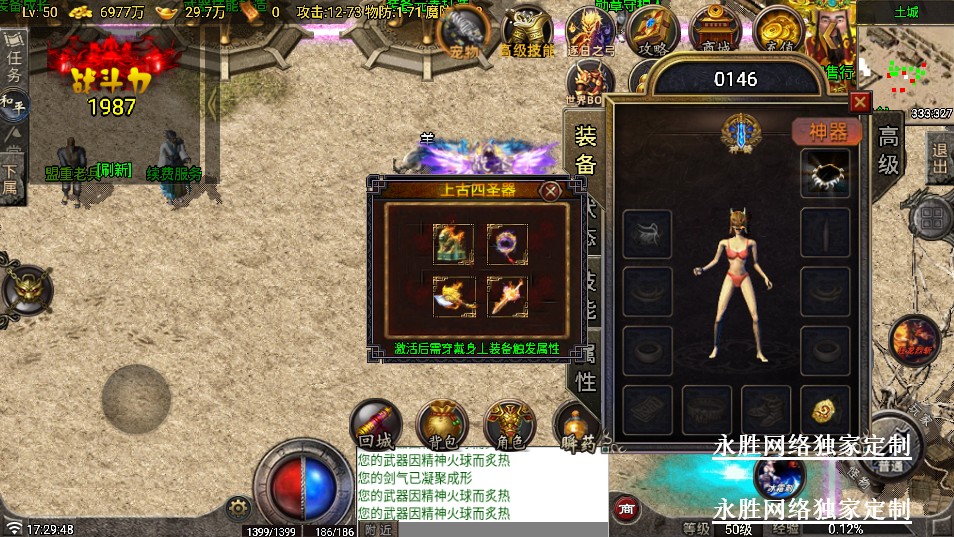This screenshot has height=537, width=954.
Task: Close the 上古四圣器 popup
Action: (550, 191)
